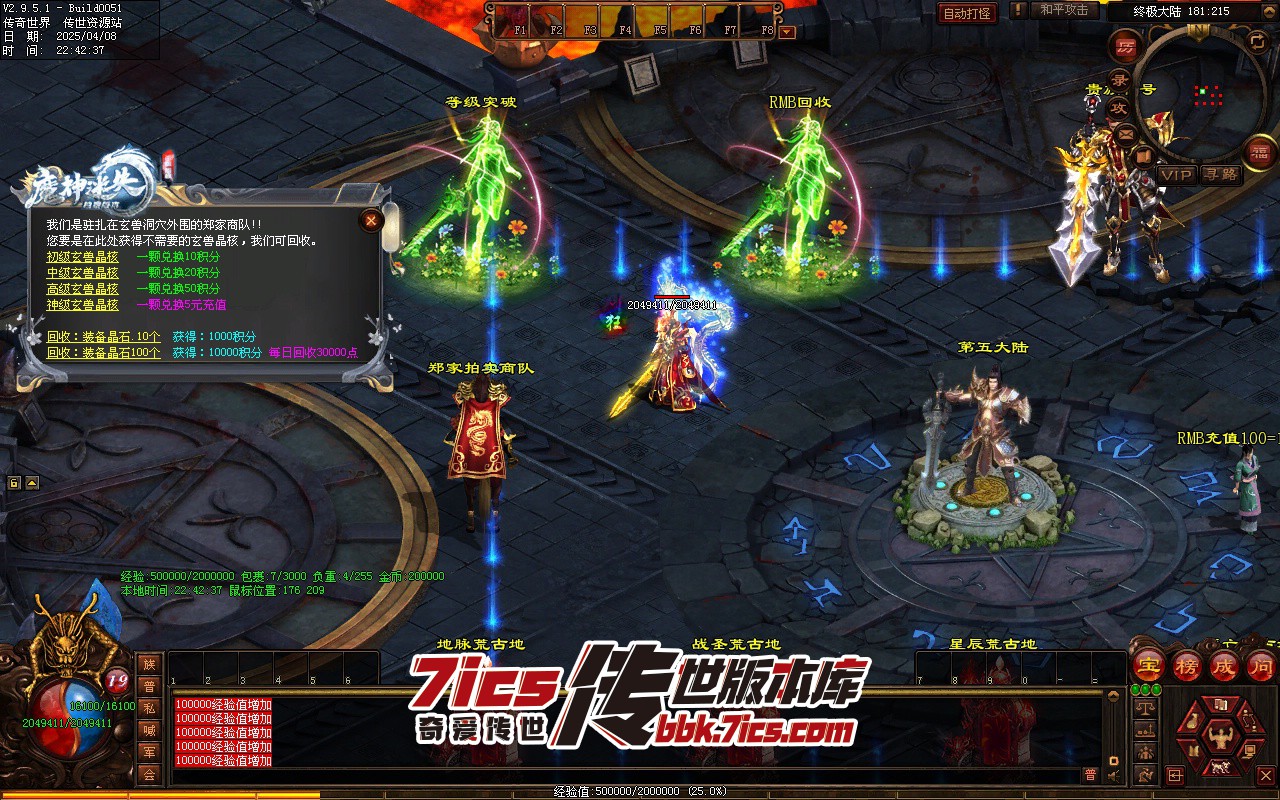Toggle the 自动打怪 auto-fight button

pyautogui.click(x=967, y=13)
